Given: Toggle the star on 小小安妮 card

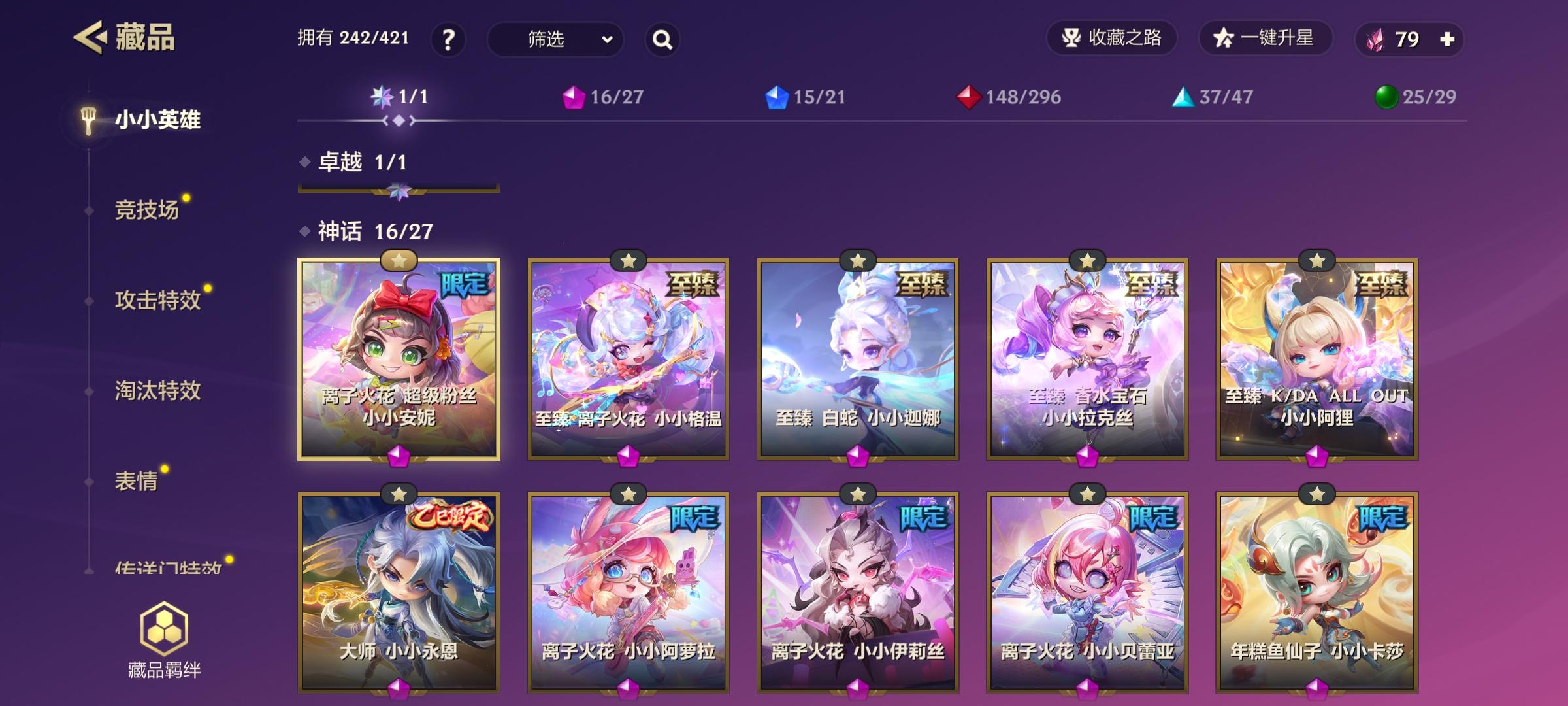Looking at the screenshot, I should tap(399, 260).
